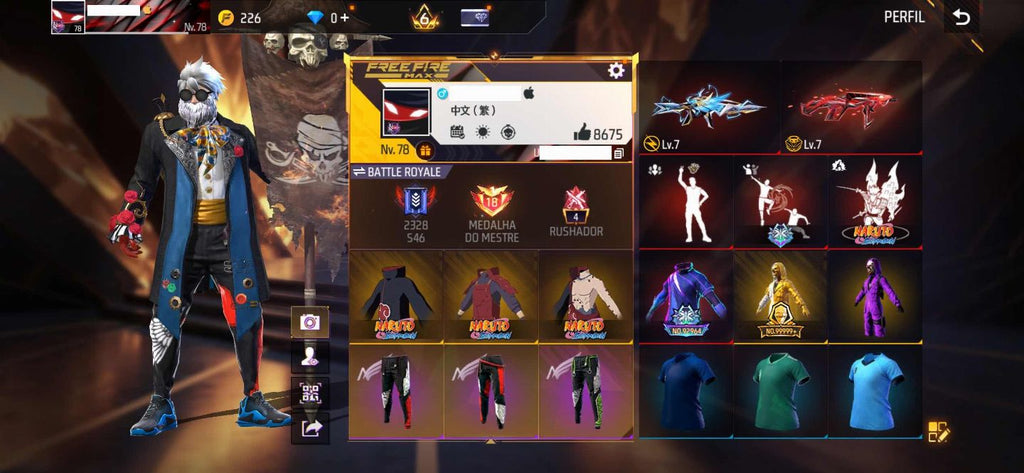The width and height of the screenshot is (1024, 473).
Task: Open the character avatar silhouette button
Action: click(x=309, y=357)
